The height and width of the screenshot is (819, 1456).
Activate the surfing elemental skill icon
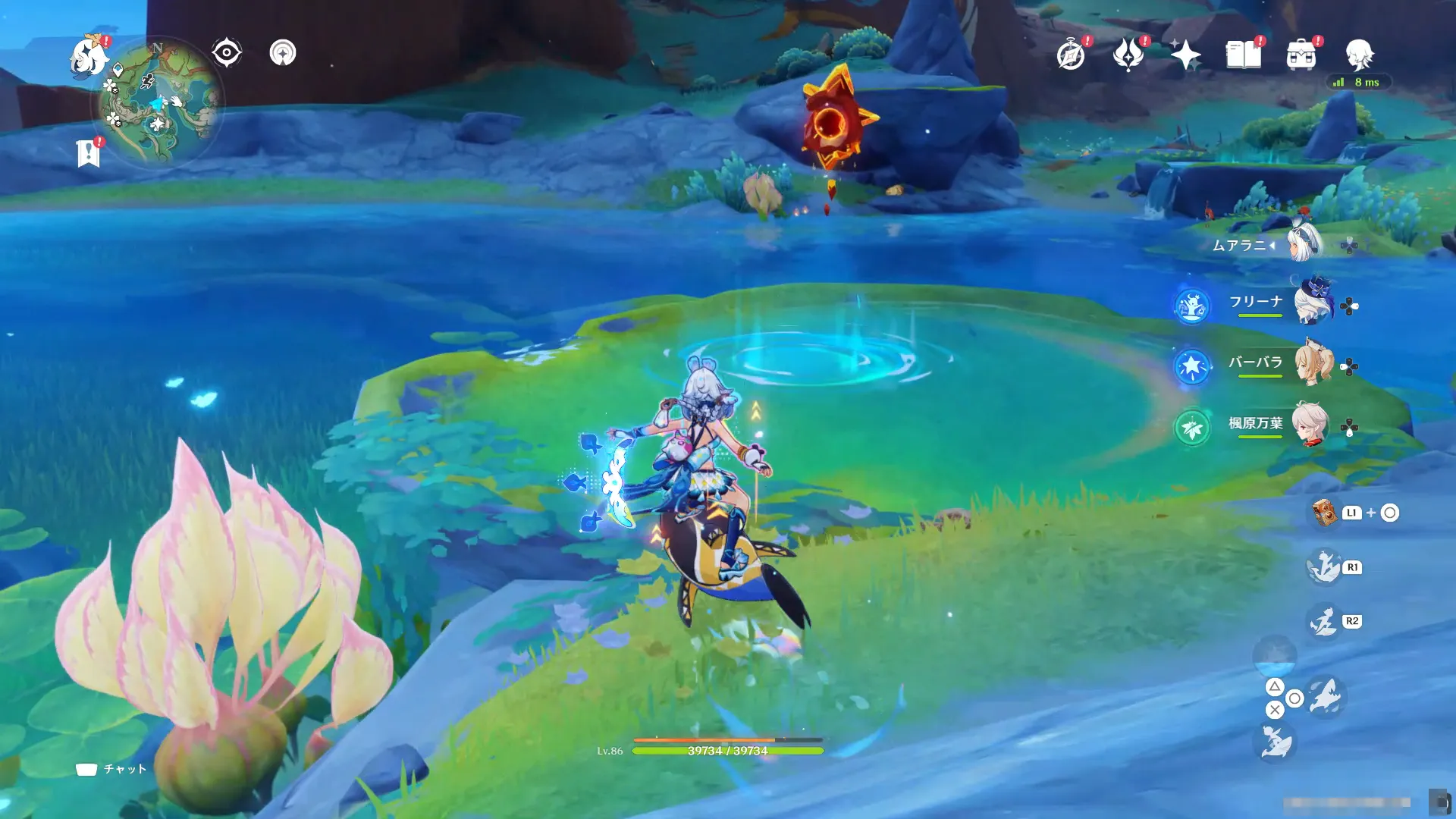(1324, 567)
